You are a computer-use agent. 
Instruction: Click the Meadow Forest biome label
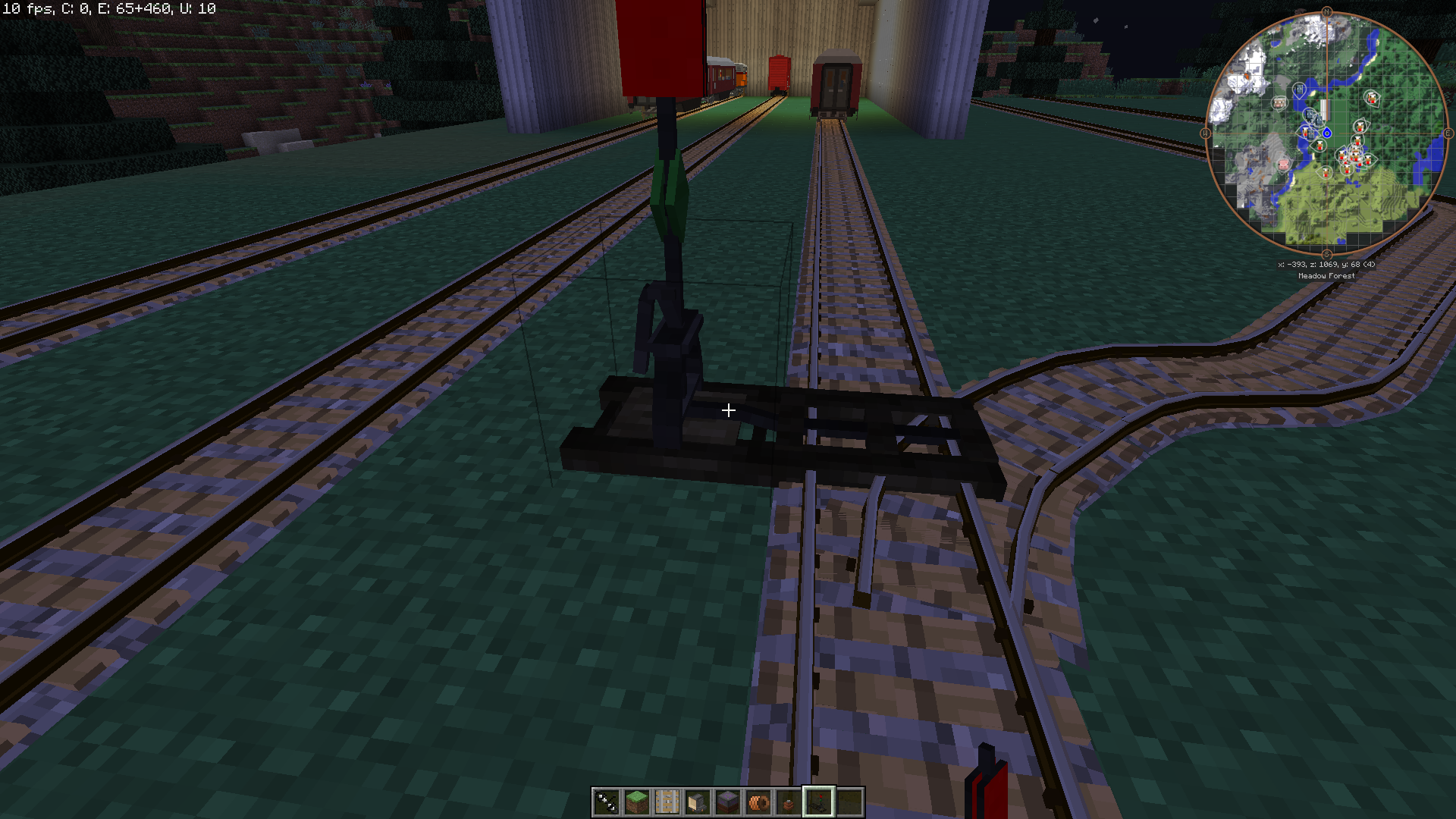(x=1327, y=275)
